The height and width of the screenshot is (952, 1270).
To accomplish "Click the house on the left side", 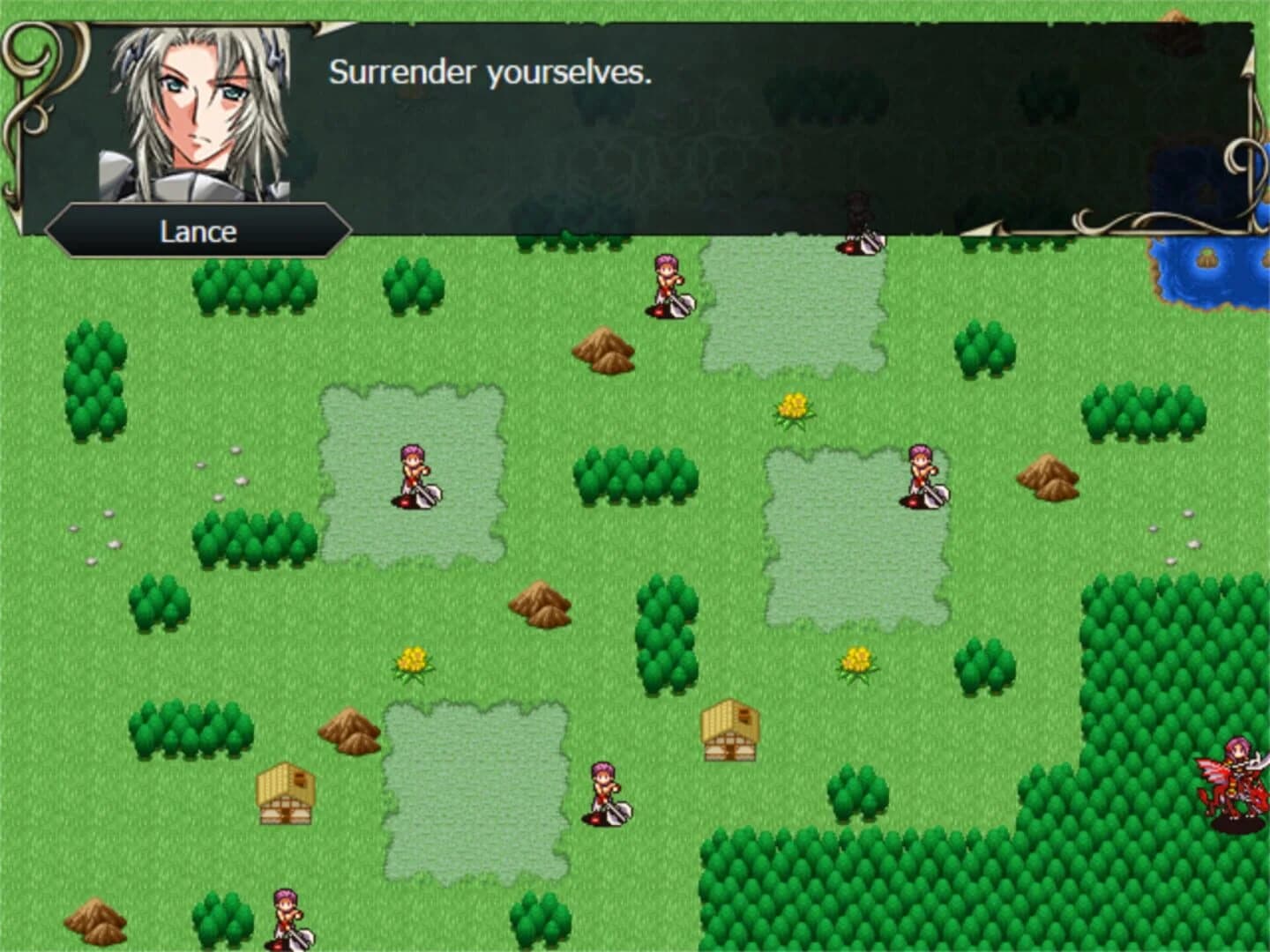I will click(287, 793).
